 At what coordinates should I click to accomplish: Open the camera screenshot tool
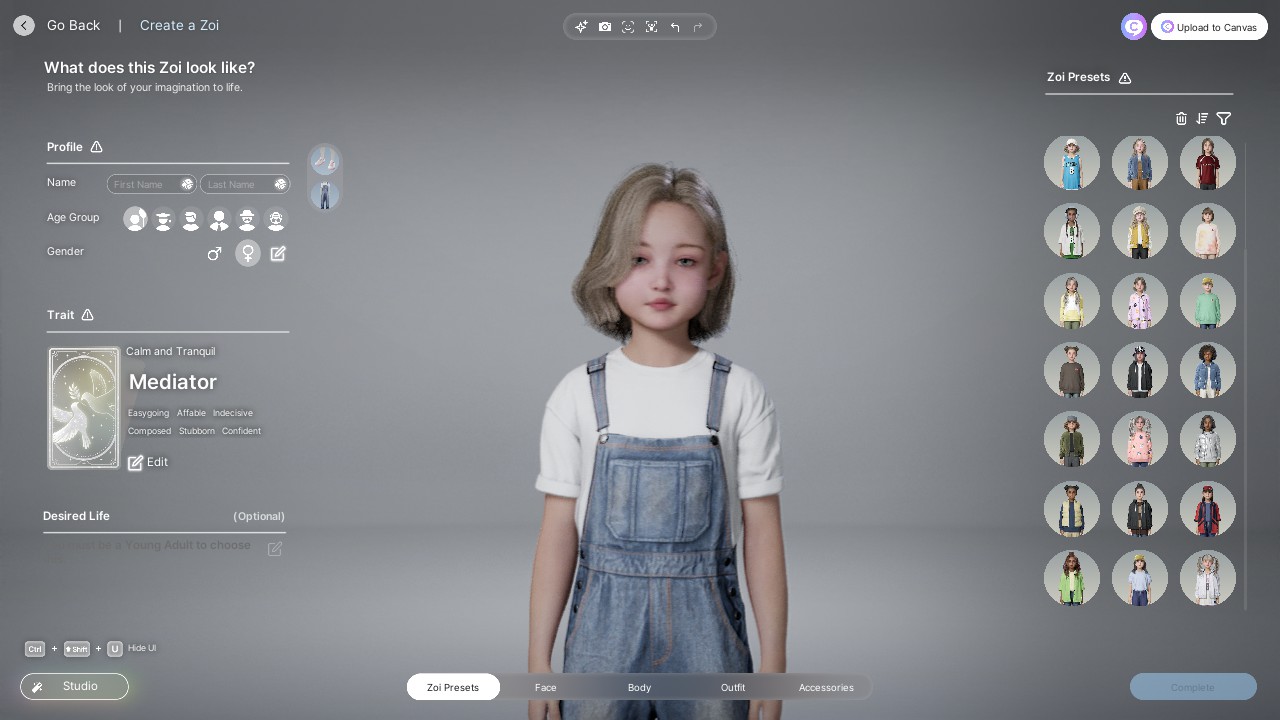[605, 27]
